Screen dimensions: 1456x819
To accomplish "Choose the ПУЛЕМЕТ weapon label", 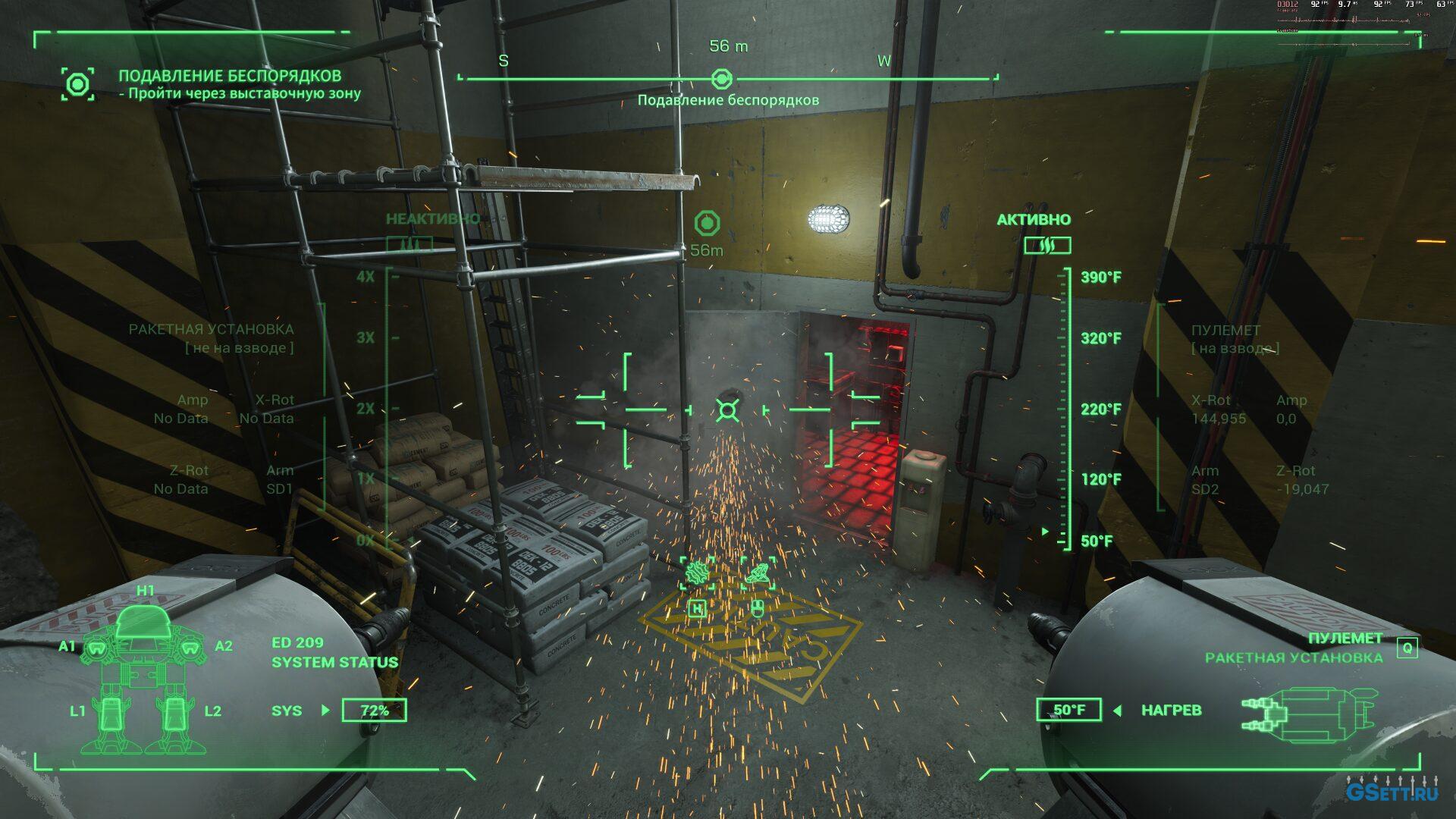I will 1345,638.
